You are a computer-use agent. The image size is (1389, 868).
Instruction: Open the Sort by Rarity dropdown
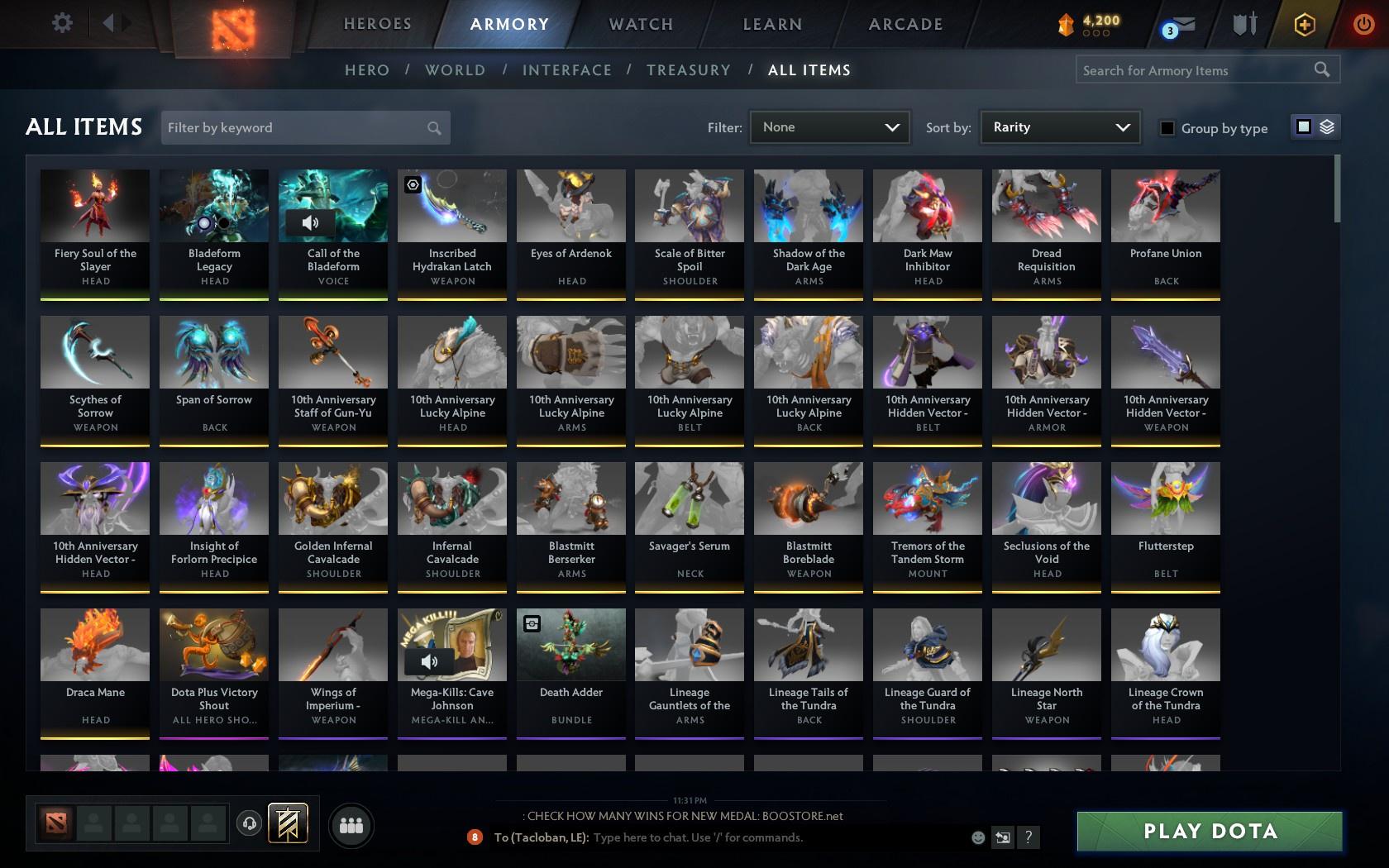pyautogui.click(x=1059, y=127)
